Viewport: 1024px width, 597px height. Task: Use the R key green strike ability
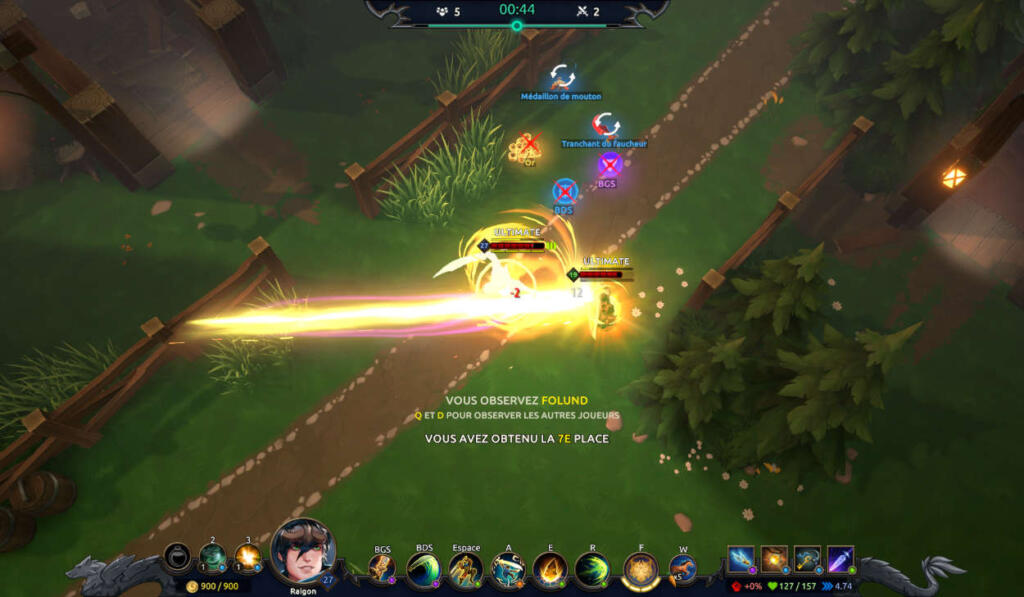592,569
